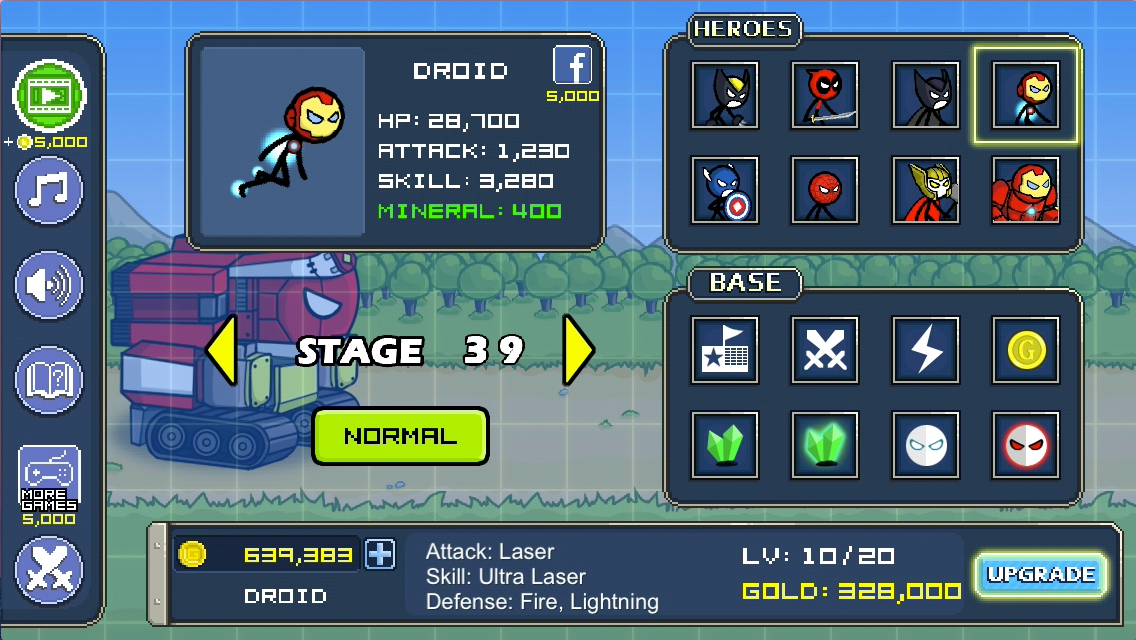The height and width of the screenshot is (640, 1136).
Task: Open the help book guide
Action: (x=49, y=380)
